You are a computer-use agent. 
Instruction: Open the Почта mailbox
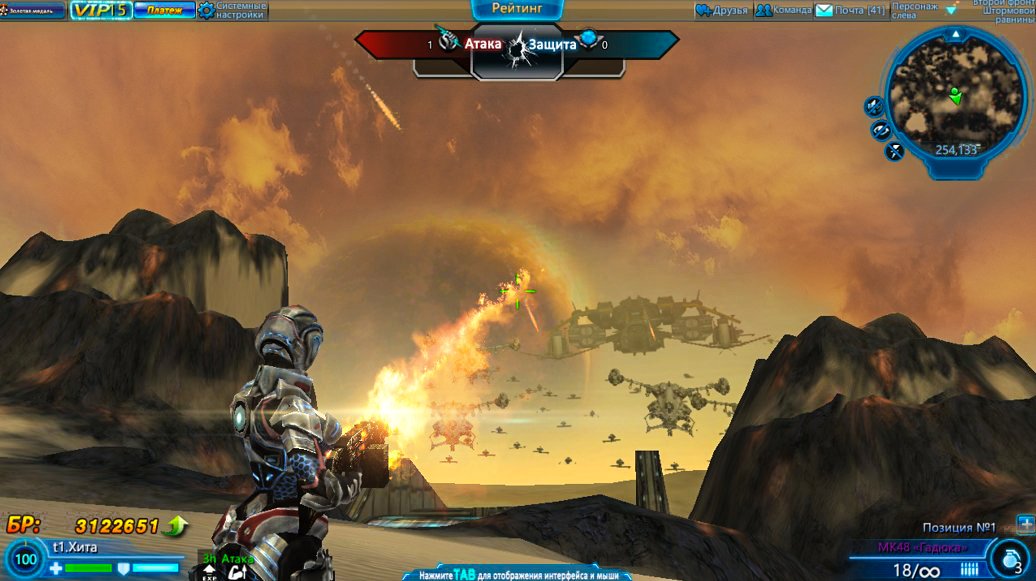coord(850,11)
